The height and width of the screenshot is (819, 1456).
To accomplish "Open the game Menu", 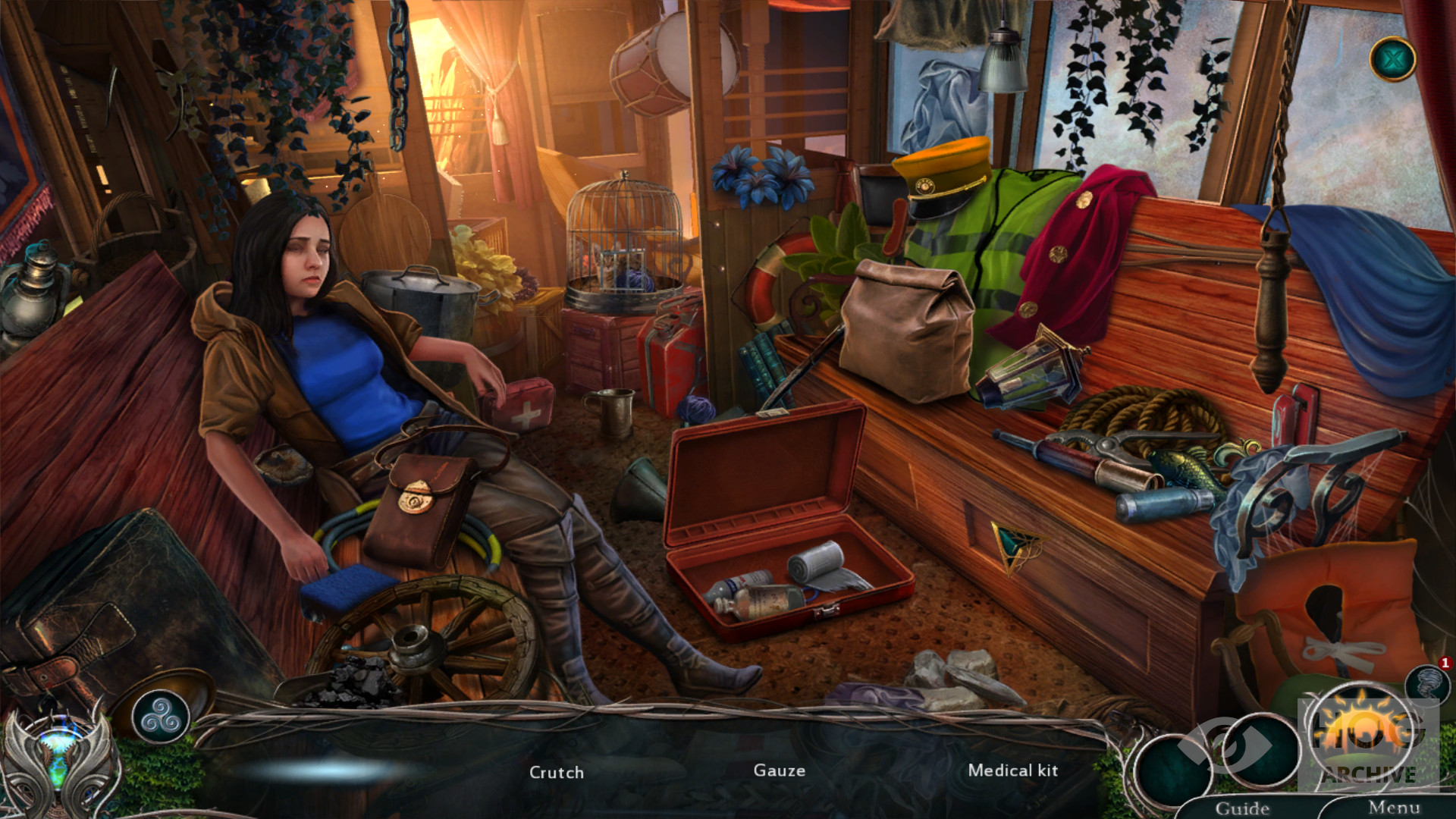I will 1394,808.
